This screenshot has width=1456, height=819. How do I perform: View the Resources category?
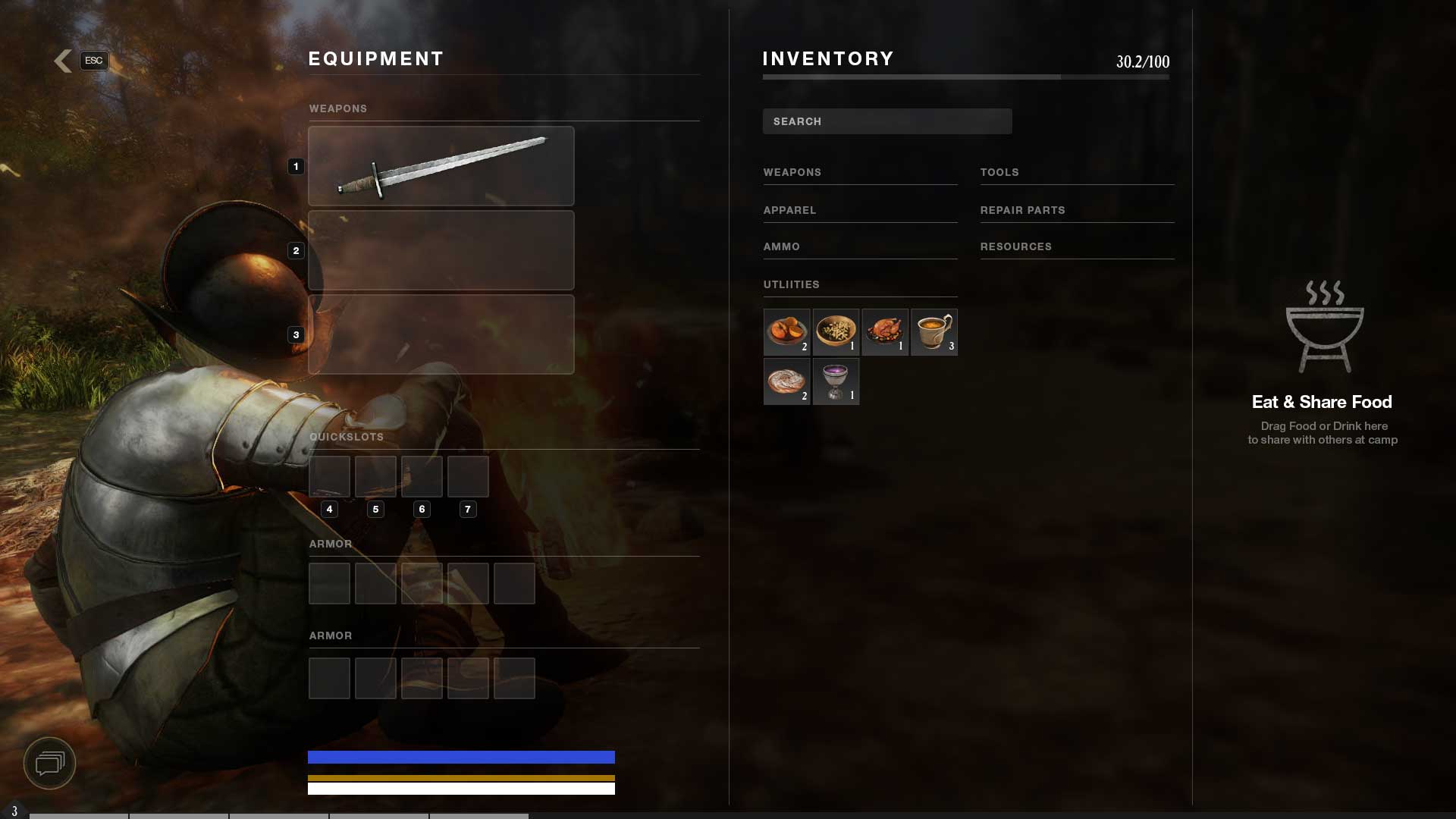tap(1015, 247)
